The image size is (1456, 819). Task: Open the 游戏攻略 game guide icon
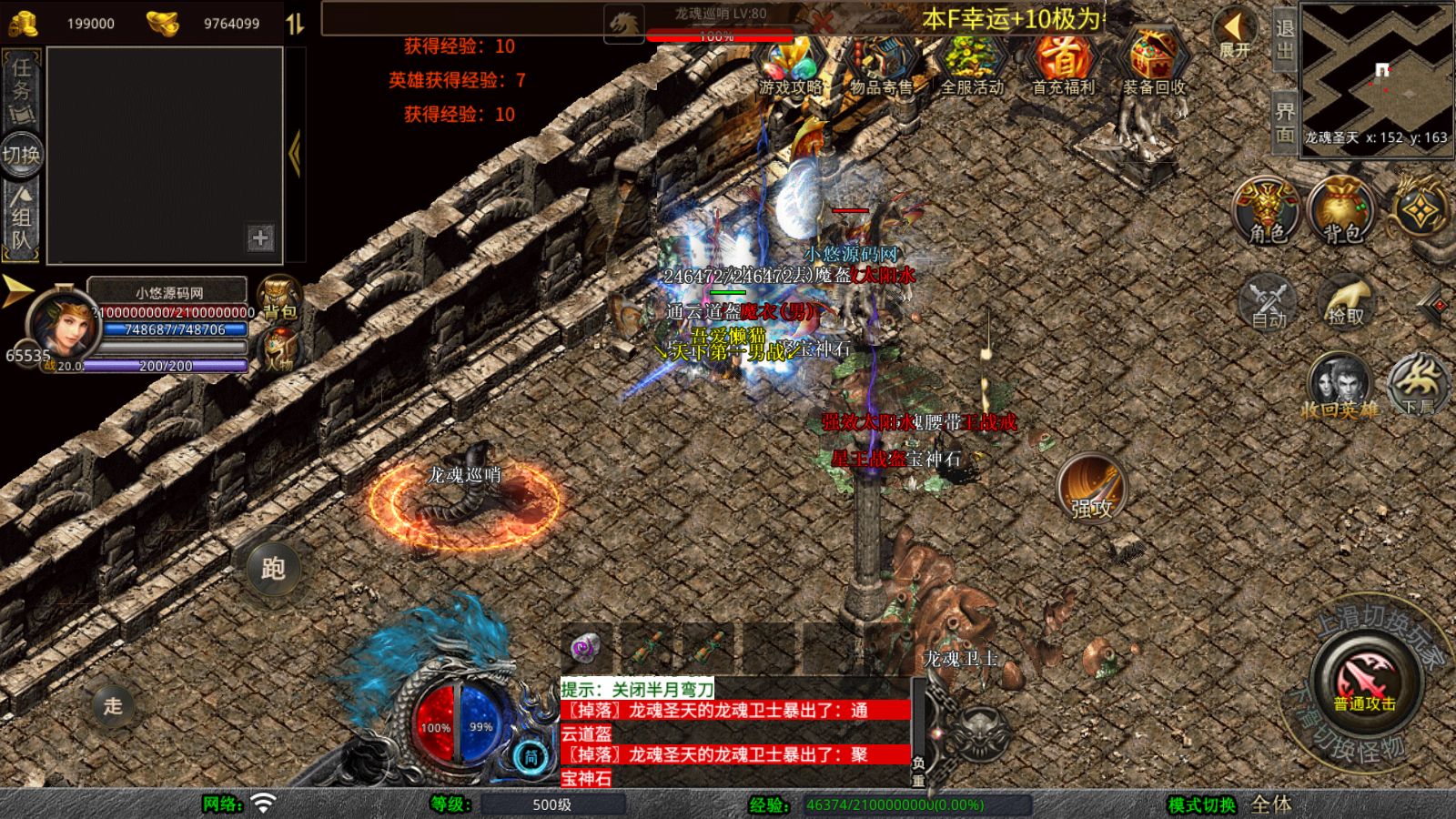790,64
